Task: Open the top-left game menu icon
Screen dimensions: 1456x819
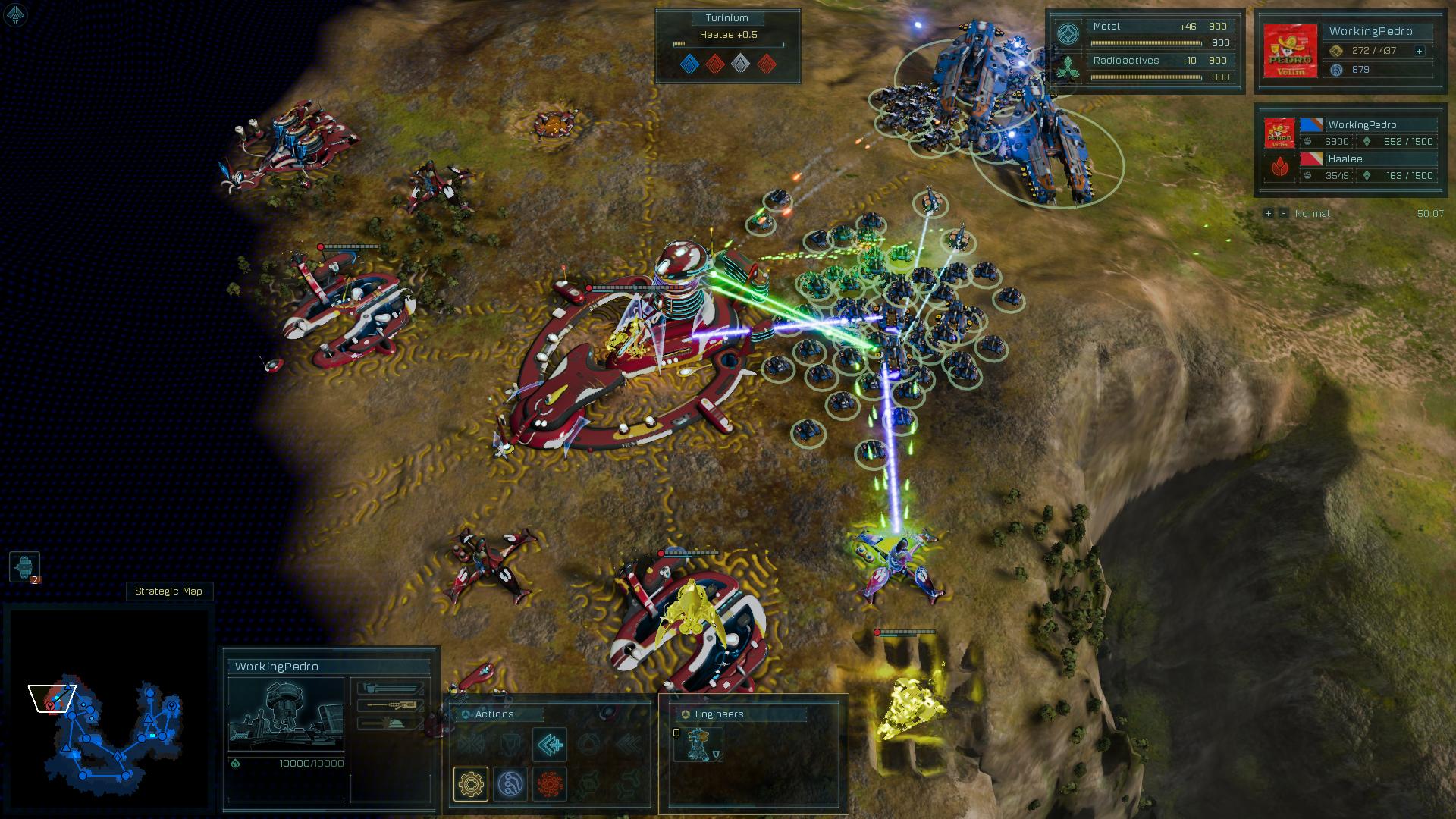Action: pyautogui.click(x=15, y=15)
